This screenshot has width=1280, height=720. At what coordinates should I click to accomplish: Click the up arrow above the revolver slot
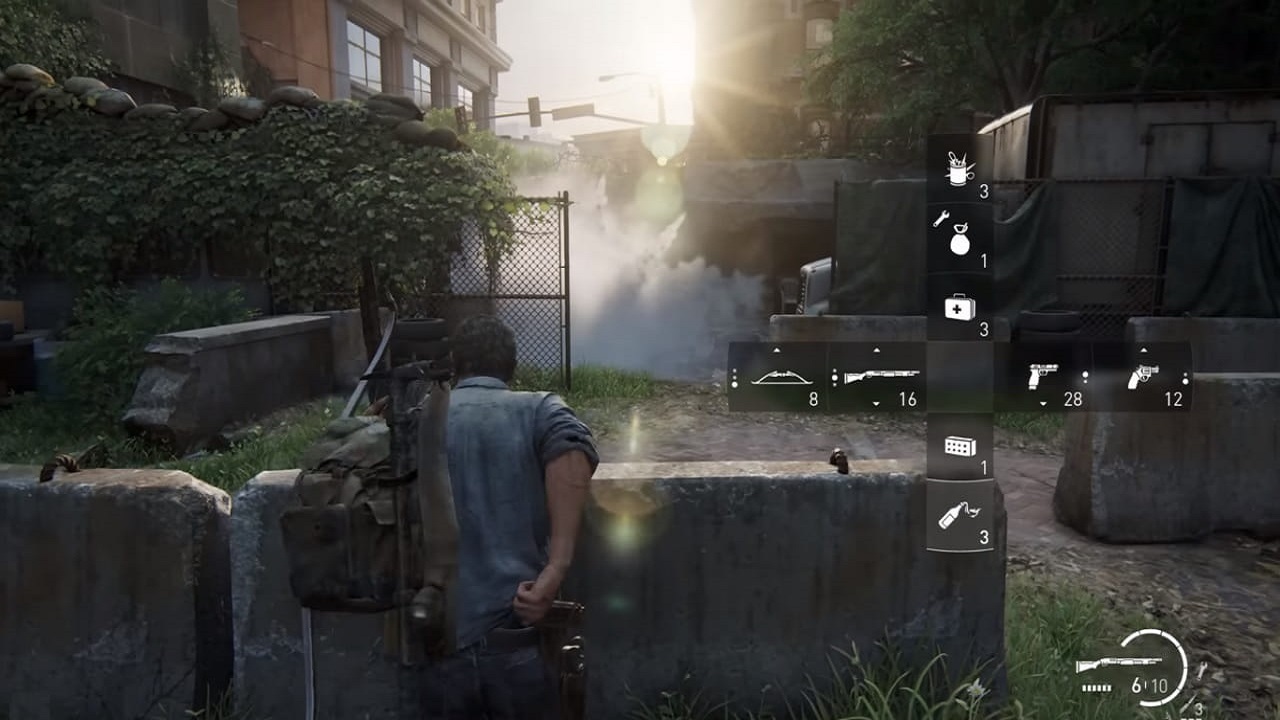(1145, 348)
